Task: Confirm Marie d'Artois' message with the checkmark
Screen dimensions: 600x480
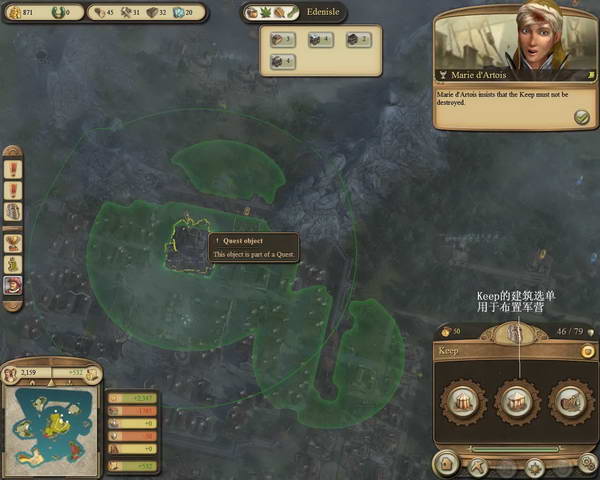Action: click(581, 118)
